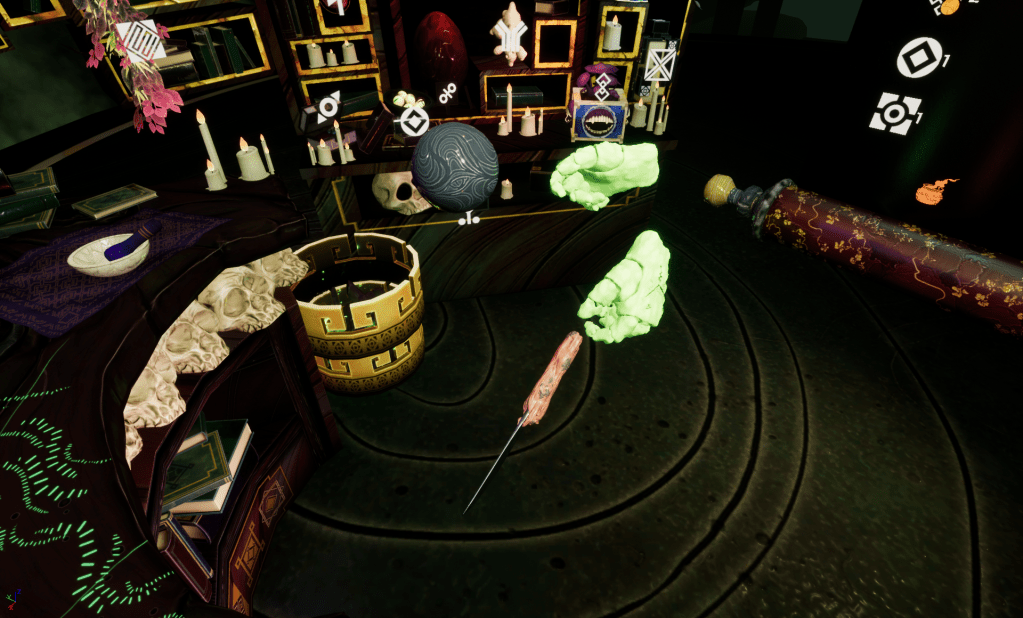The height and width of the screenshot is (618, 1023).
Task: Choose the circular rune with nested diamond
Action: pyautogui.click(x=413, y=123)
